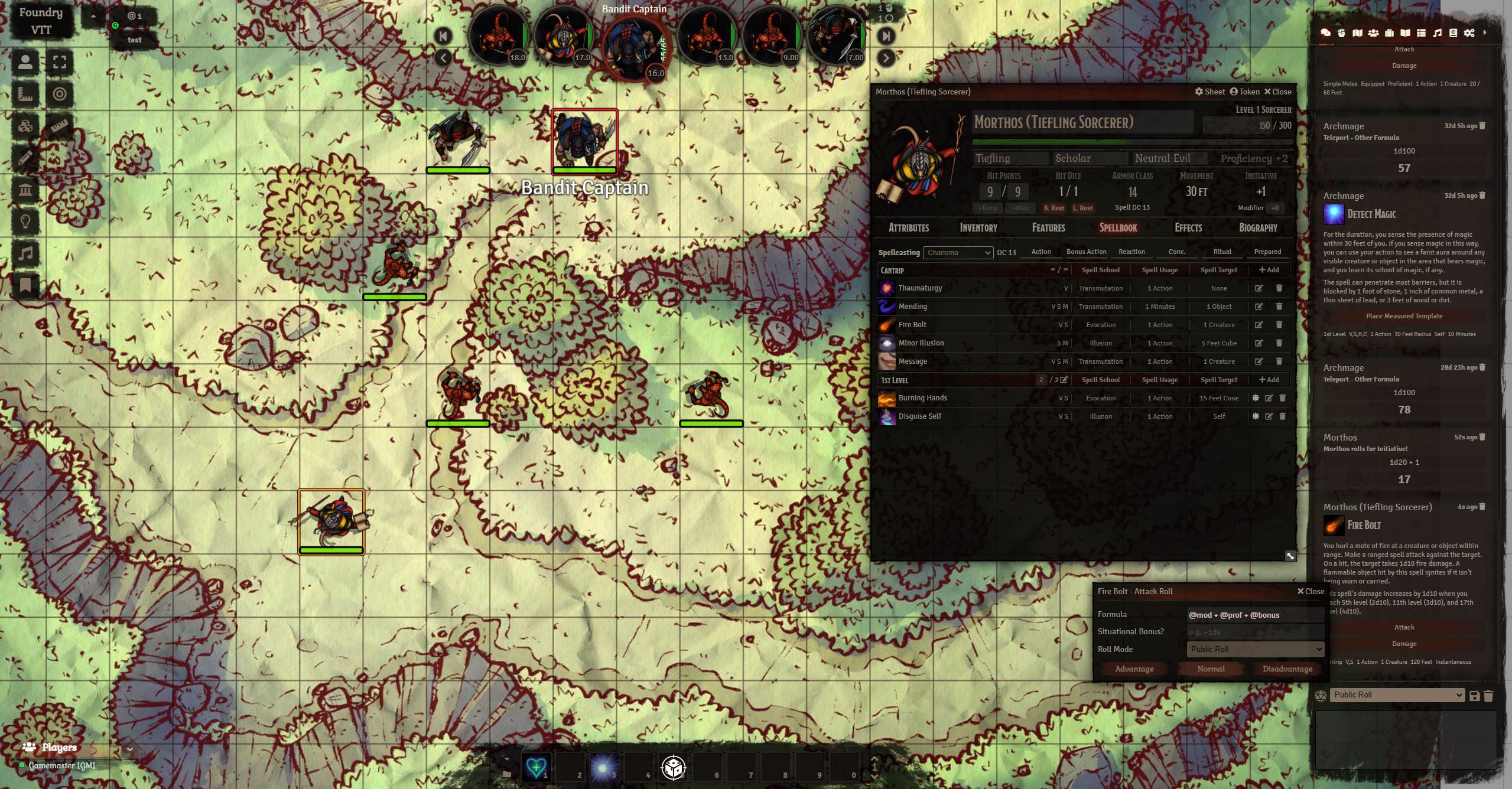1512x789 pixels.
Task: Show the Features tab
Action: coord(1048,228)
